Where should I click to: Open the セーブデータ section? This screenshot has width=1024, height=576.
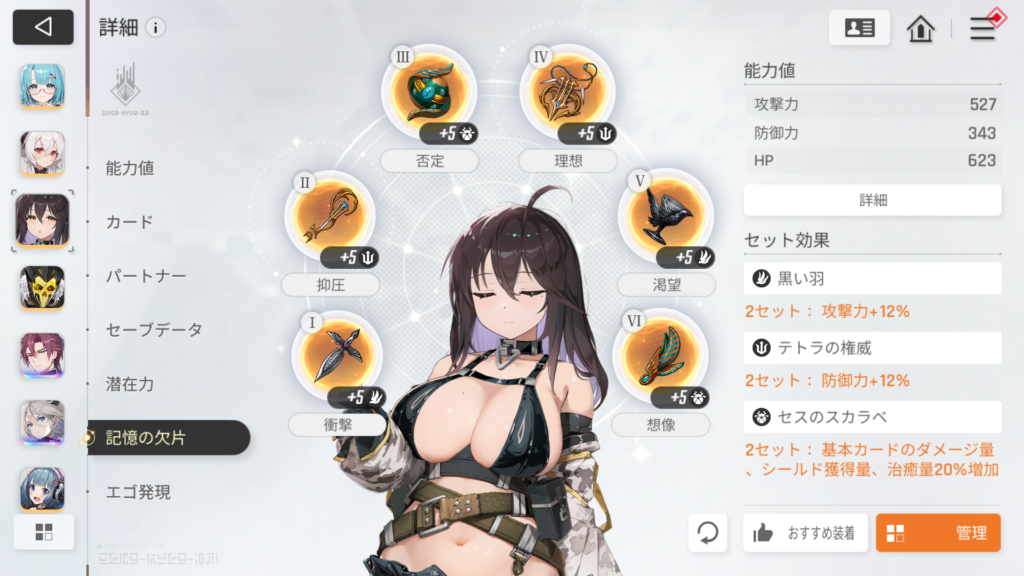154,330
